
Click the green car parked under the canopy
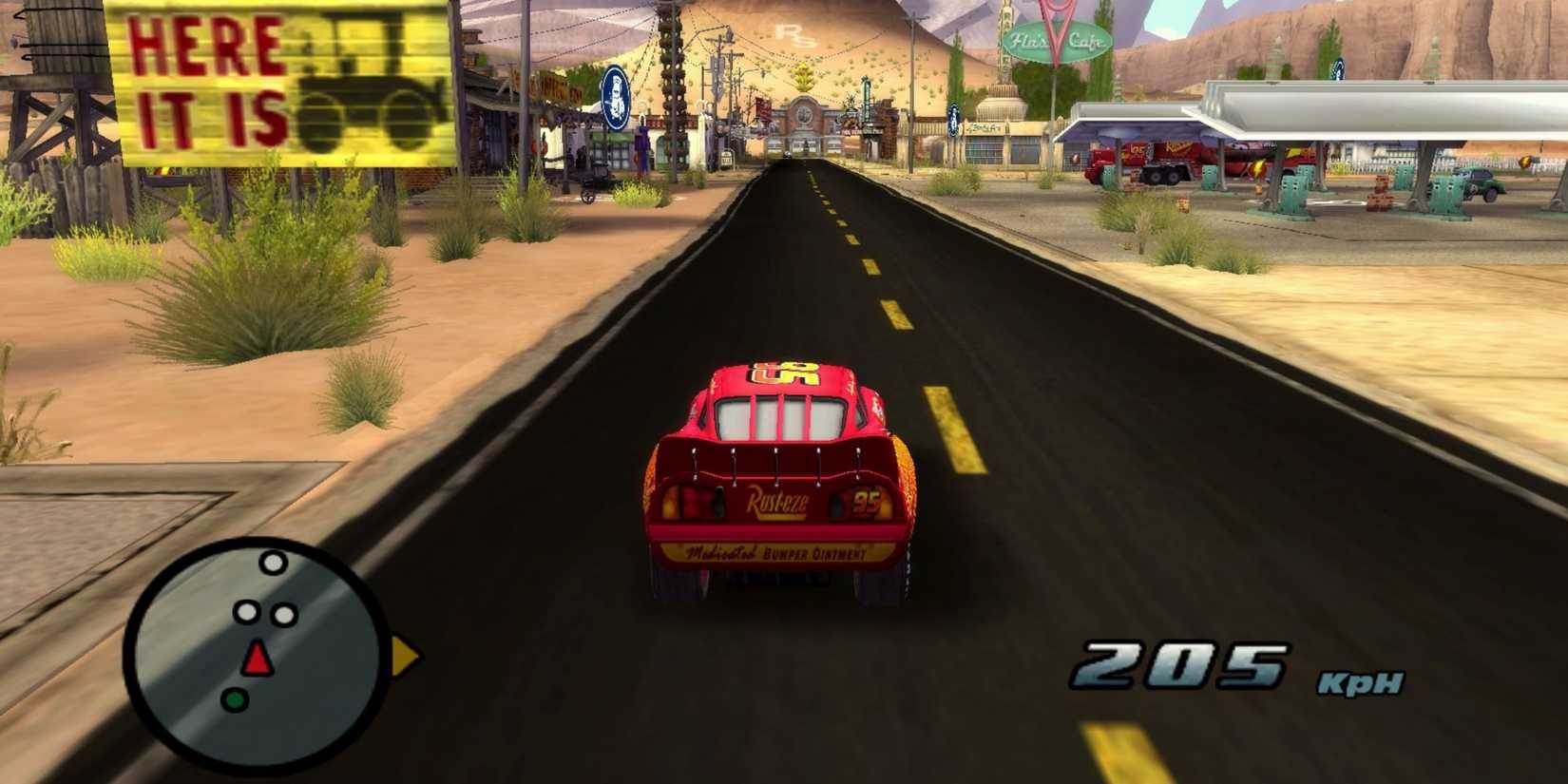1478,181
